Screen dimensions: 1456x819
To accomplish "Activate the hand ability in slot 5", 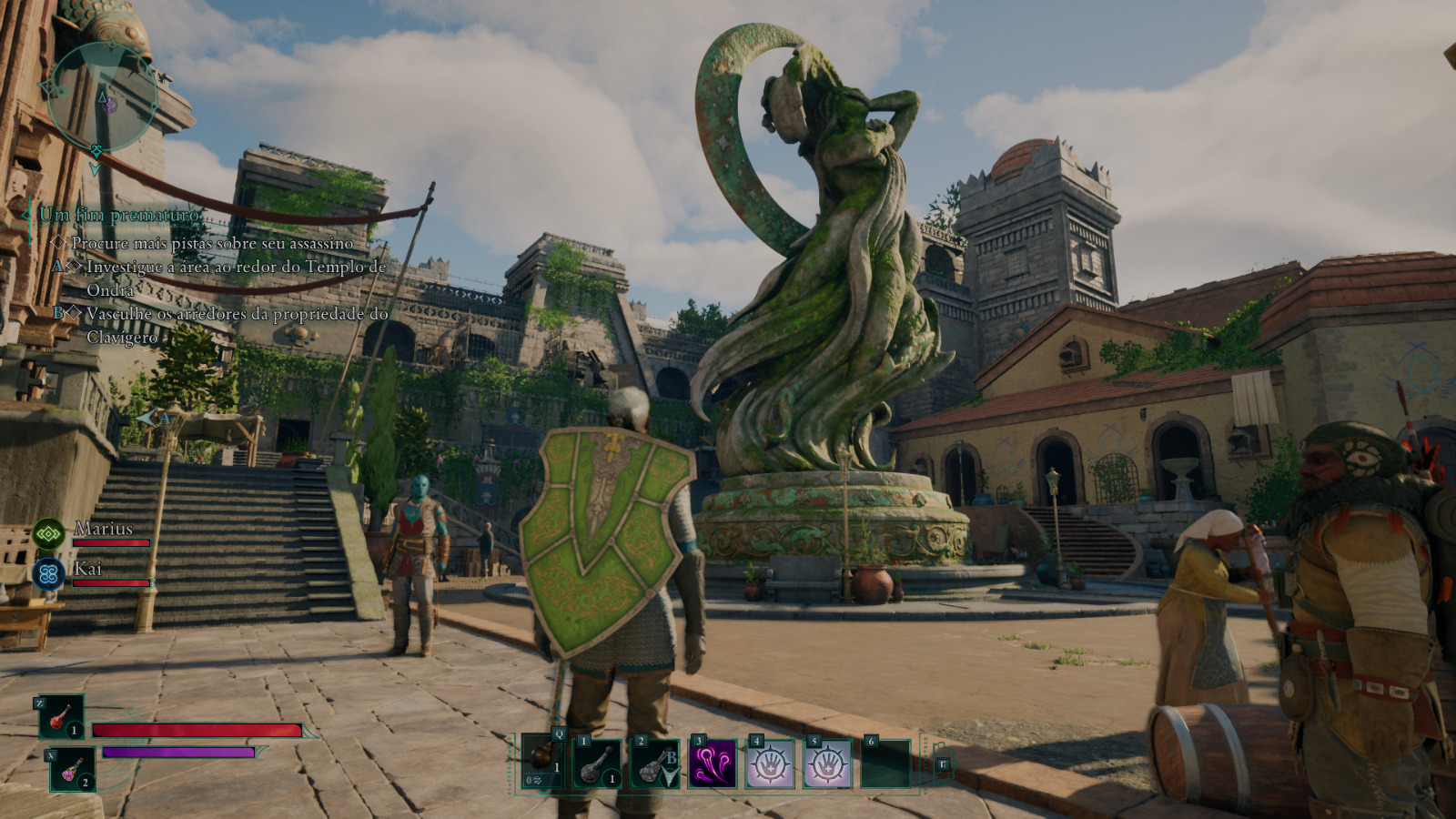I will pos(827,763).
